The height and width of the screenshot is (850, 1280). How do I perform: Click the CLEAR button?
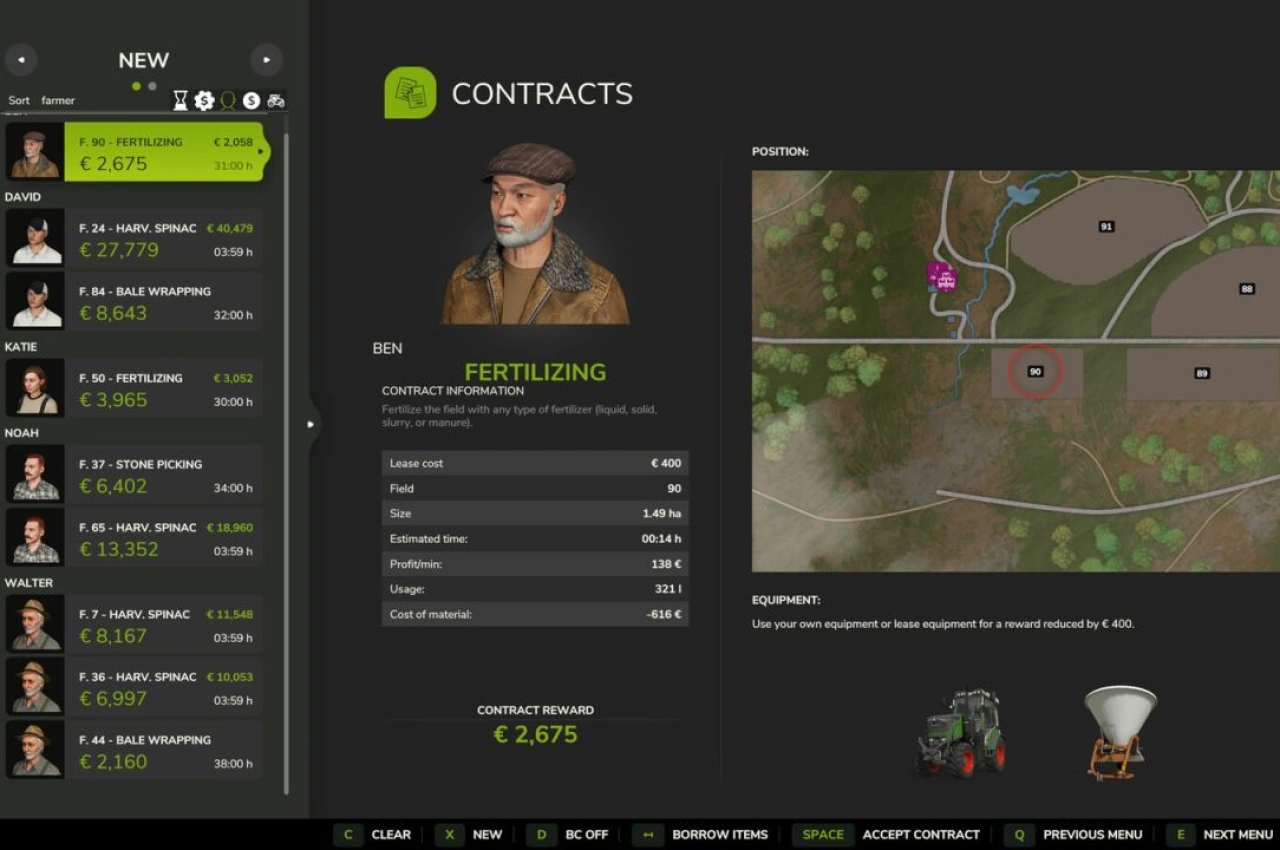tap(391, 834)
